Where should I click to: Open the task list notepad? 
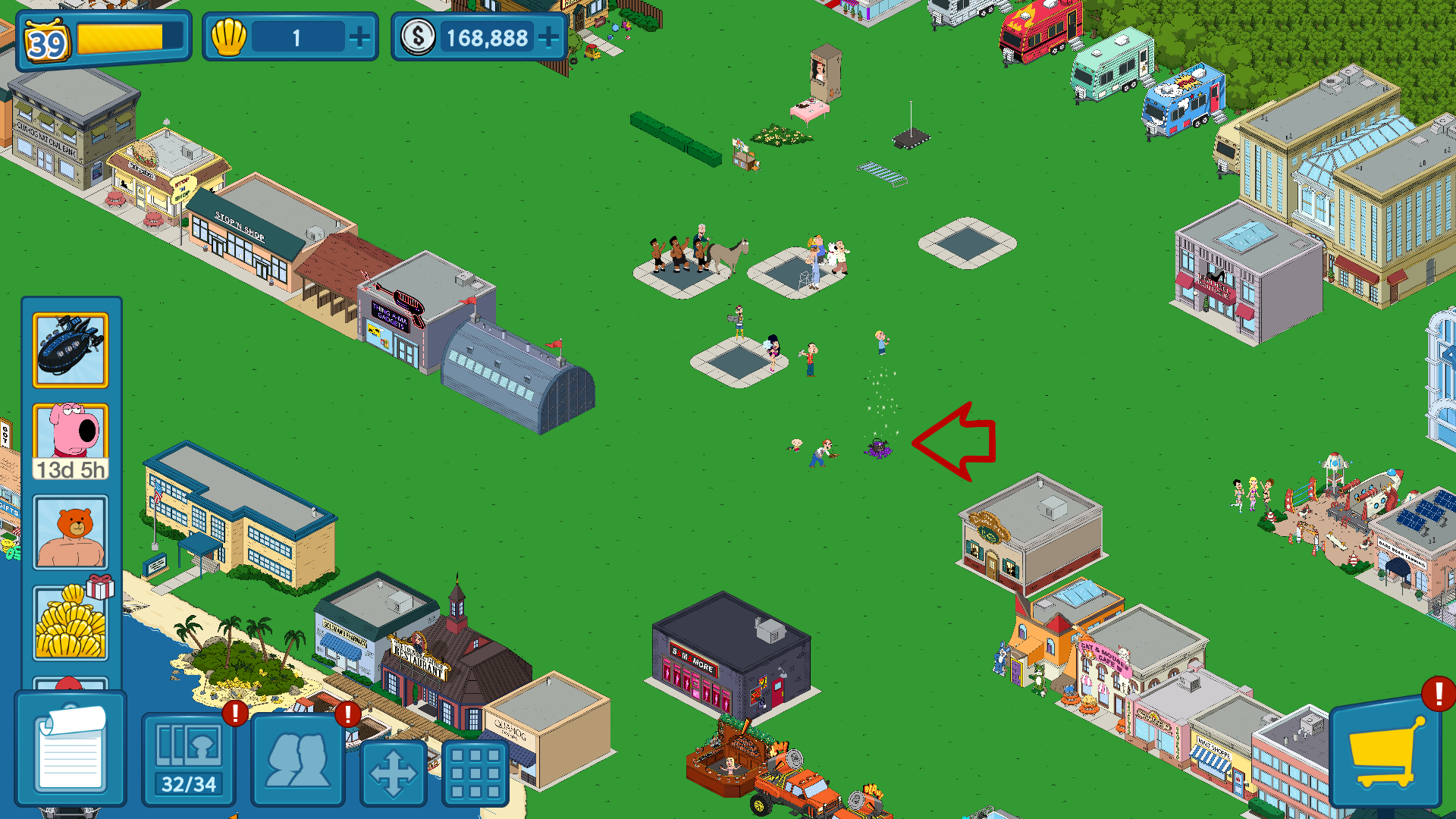click(71, 749)
